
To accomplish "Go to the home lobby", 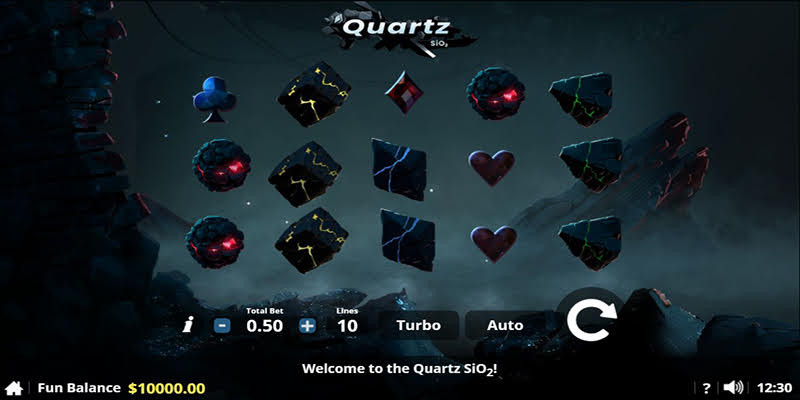I will pyautogui.click(x=14, y=388).
